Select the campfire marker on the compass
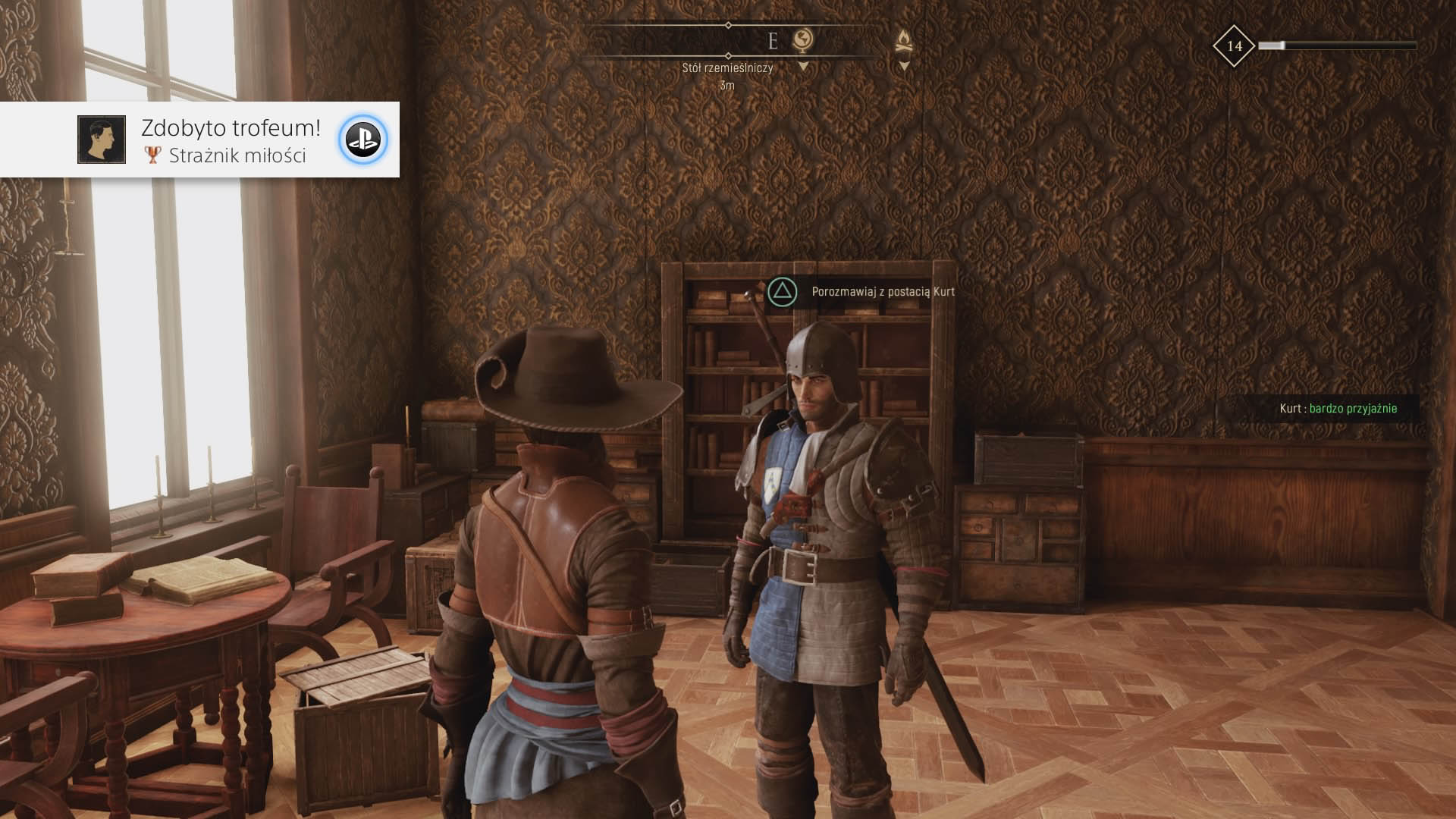The height and width of the screenshot is (819, 1456). 903,40
